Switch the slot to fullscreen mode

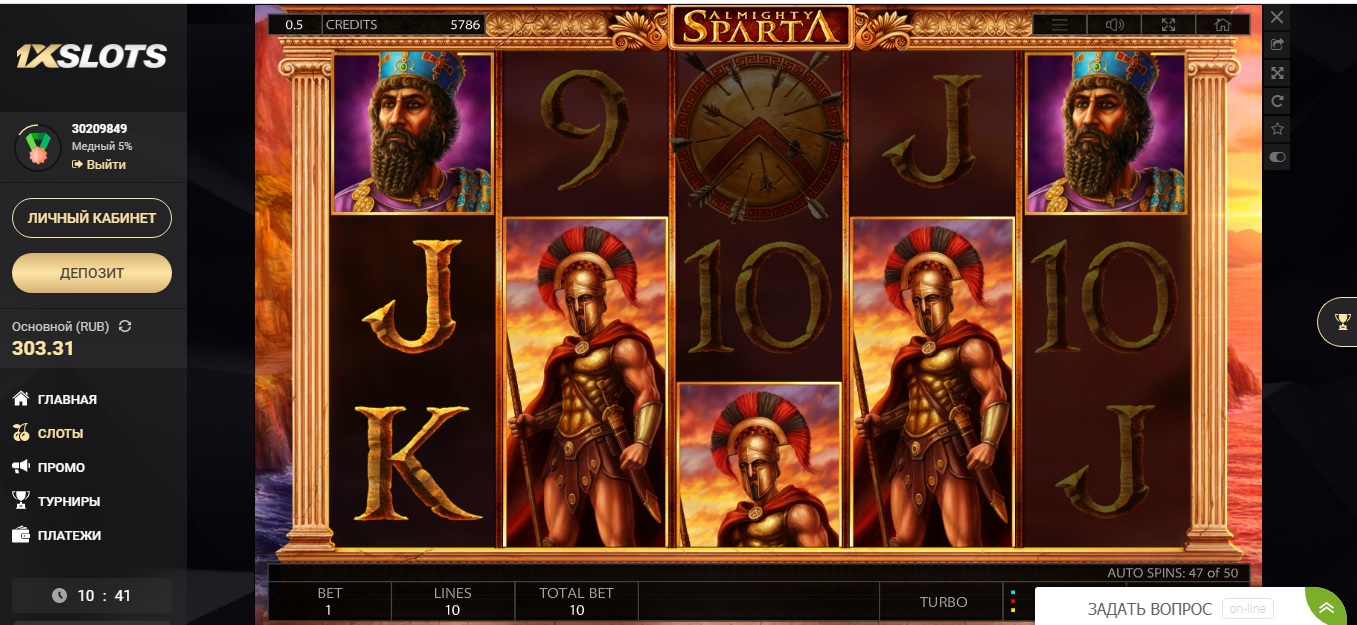tap(1168, 25)
